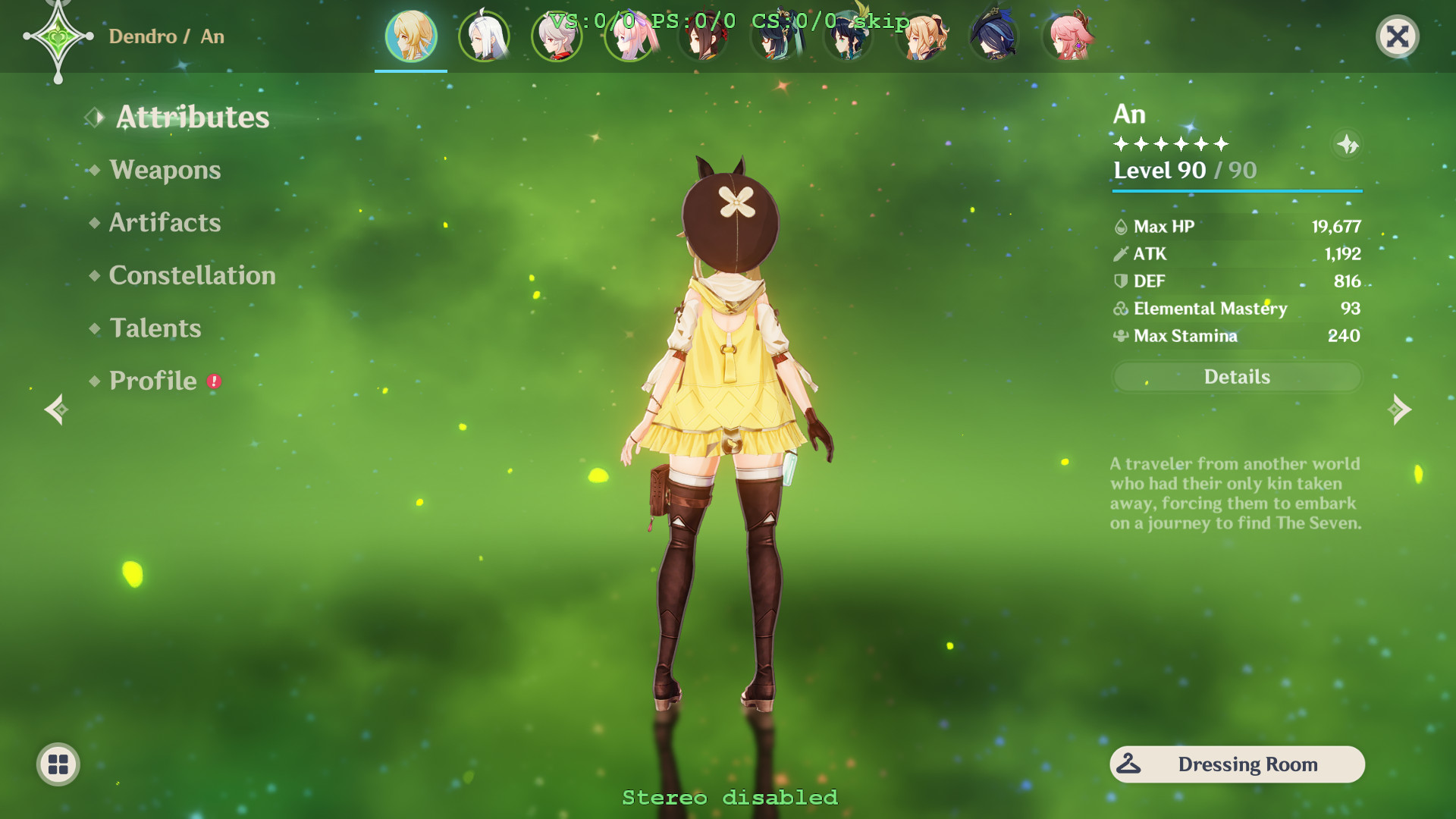This screenshot has height=819, width=1456.
Task: Advance to next character with right arrow
Action: [1399, 409]
